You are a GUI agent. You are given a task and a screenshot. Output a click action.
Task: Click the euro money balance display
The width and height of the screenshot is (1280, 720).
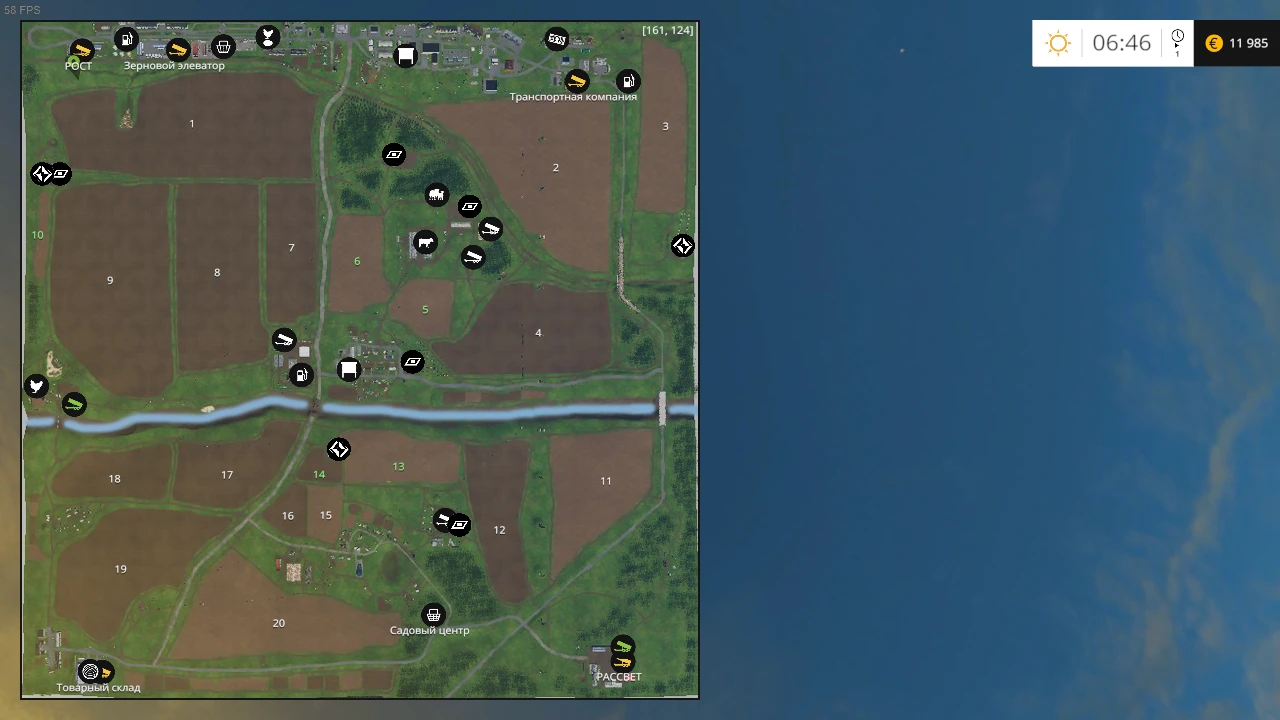click(1237, 43)
